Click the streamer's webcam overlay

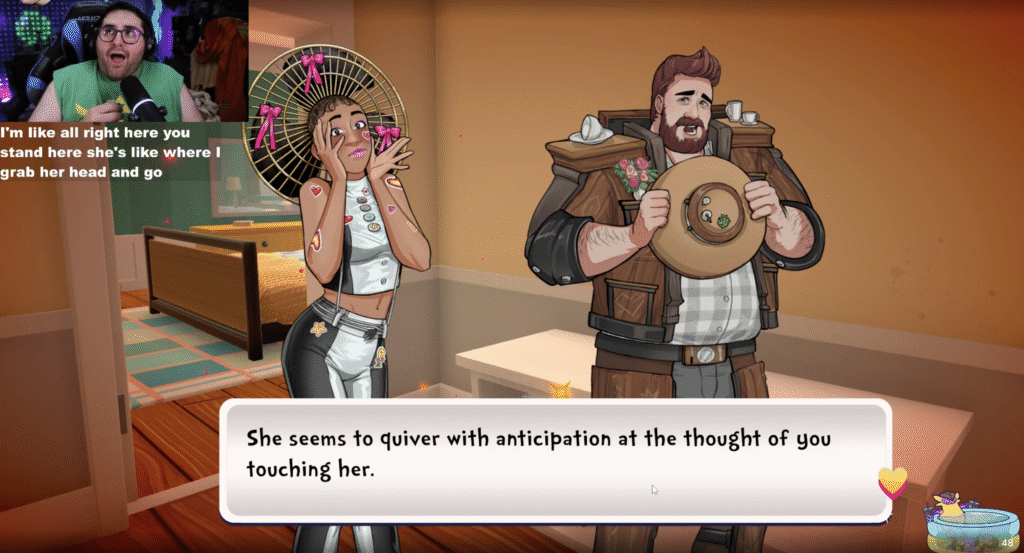(x=124, y=61)
